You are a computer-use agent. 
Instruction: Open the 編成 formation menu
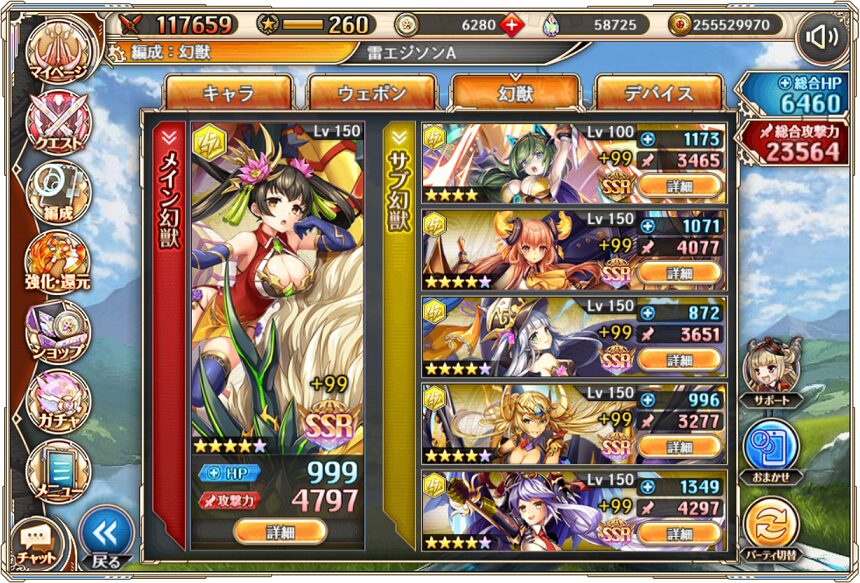pos(57,190)
